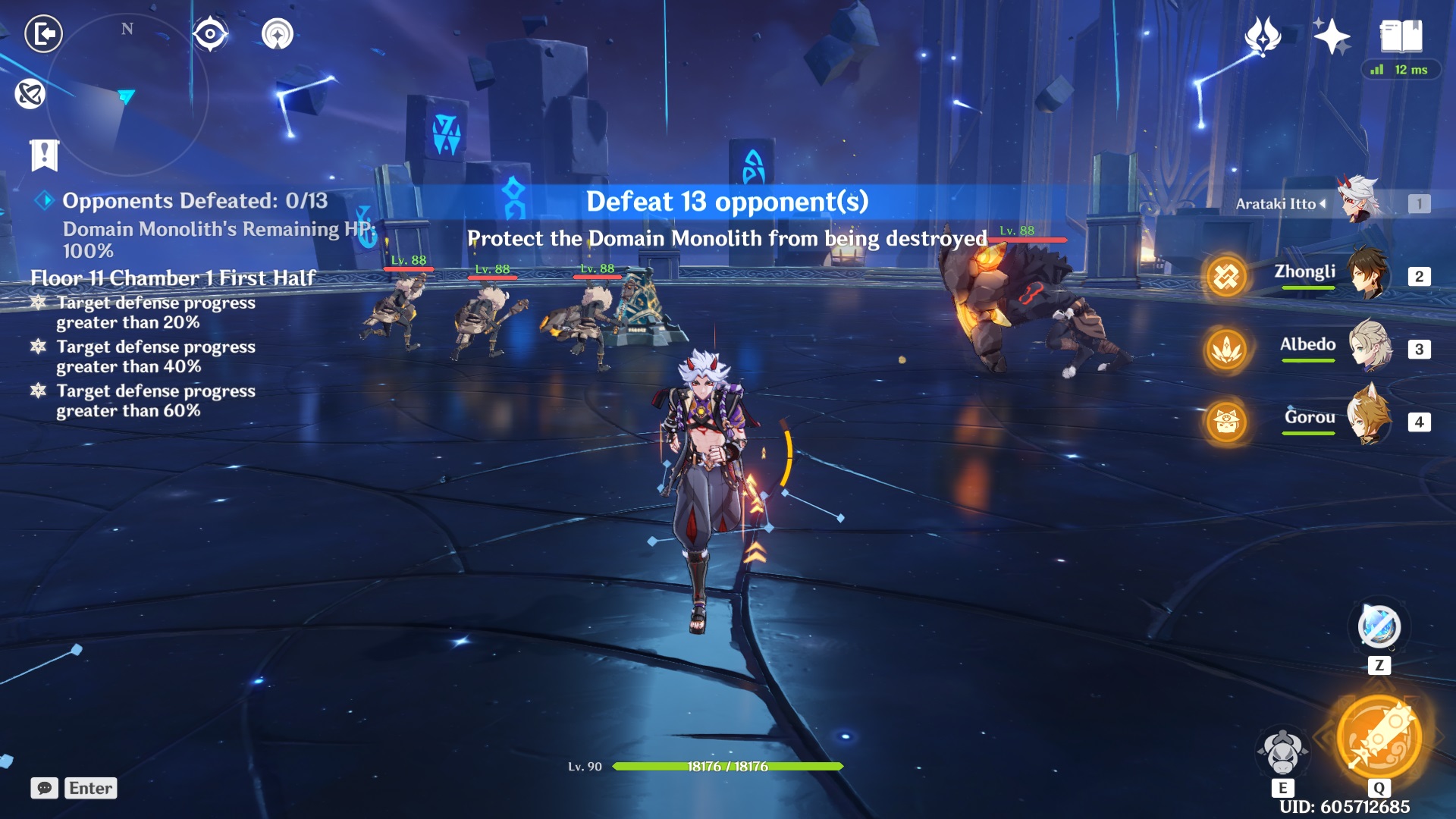This screenshot has width=1456, height=819.
Task: Click the crossed-out circle icon
Action: pyautogui.click(x=30, y=94)
